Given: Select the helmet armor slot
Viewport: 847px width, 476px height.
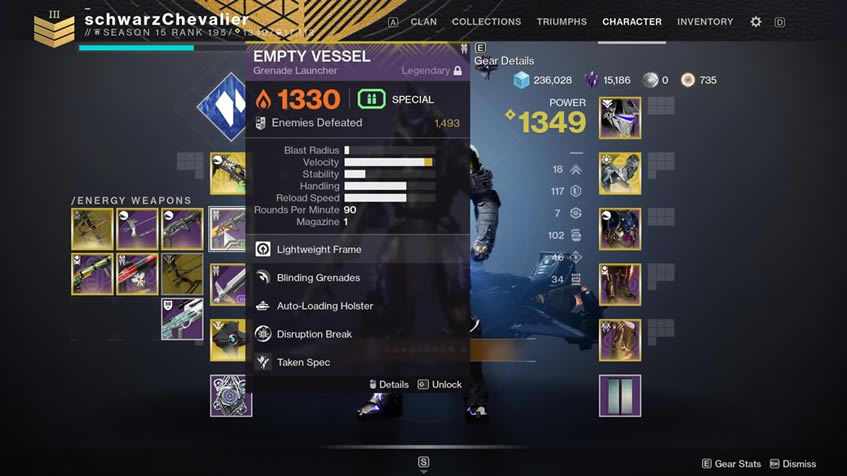Looking at the screenshot, I should tap(620, 118).
